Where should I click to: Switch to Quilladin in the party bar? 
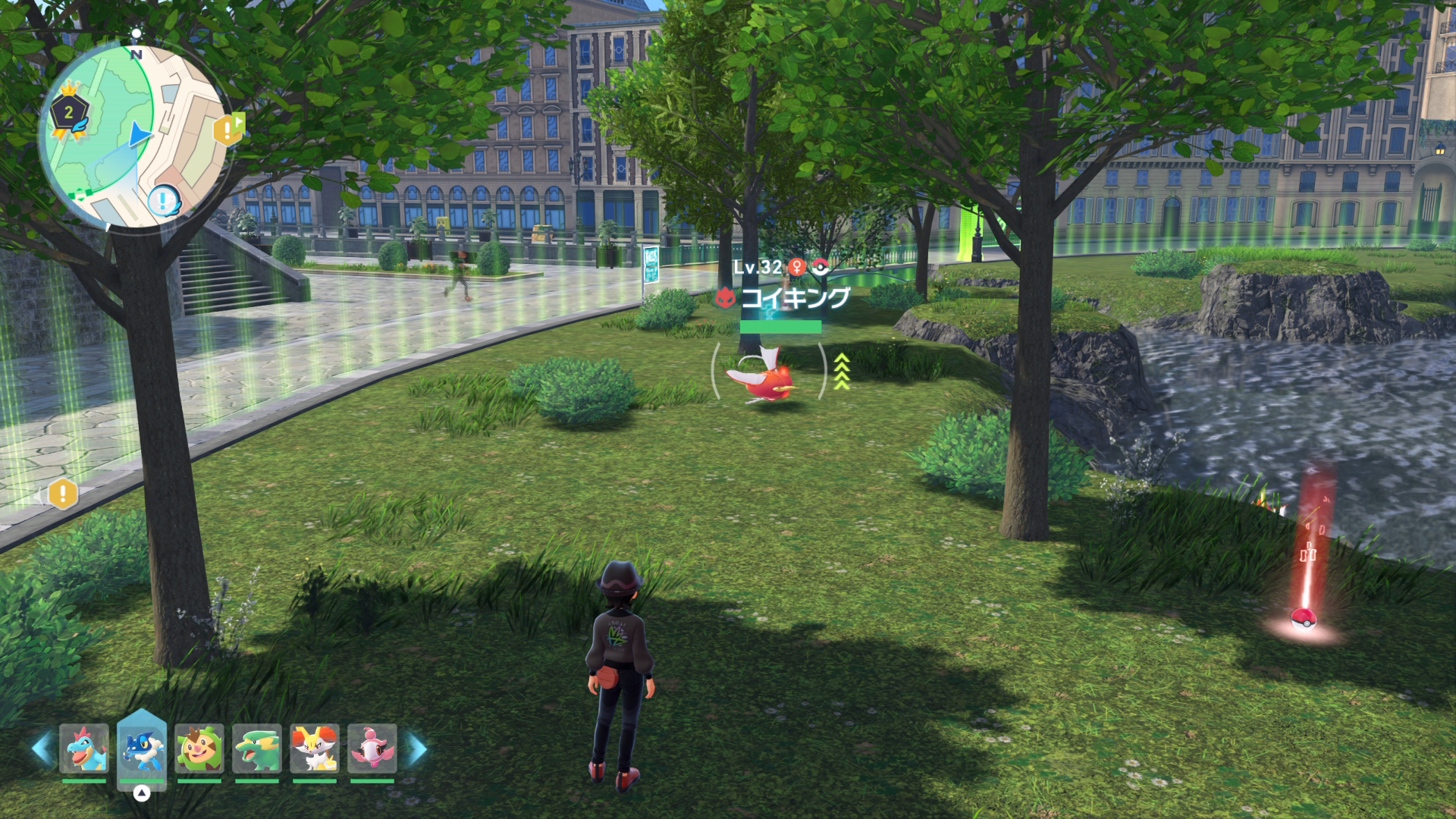click(x=199, y=748)
